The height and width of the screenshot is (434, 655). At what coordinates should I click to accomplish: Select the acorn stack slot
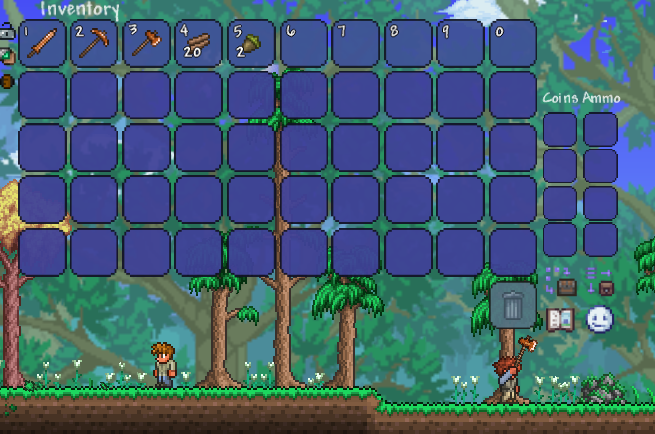tap(250, 43)
